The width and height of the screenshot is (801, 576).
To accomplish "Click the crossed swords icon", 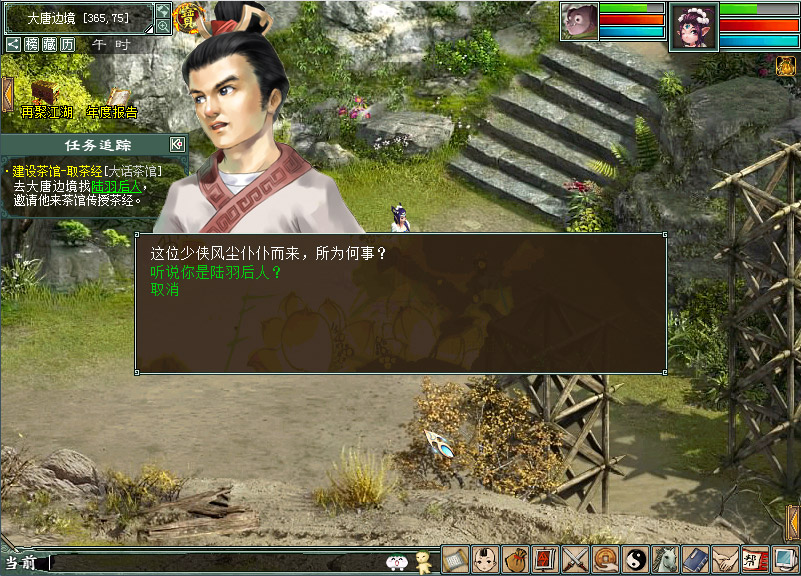I will [575, 559].
